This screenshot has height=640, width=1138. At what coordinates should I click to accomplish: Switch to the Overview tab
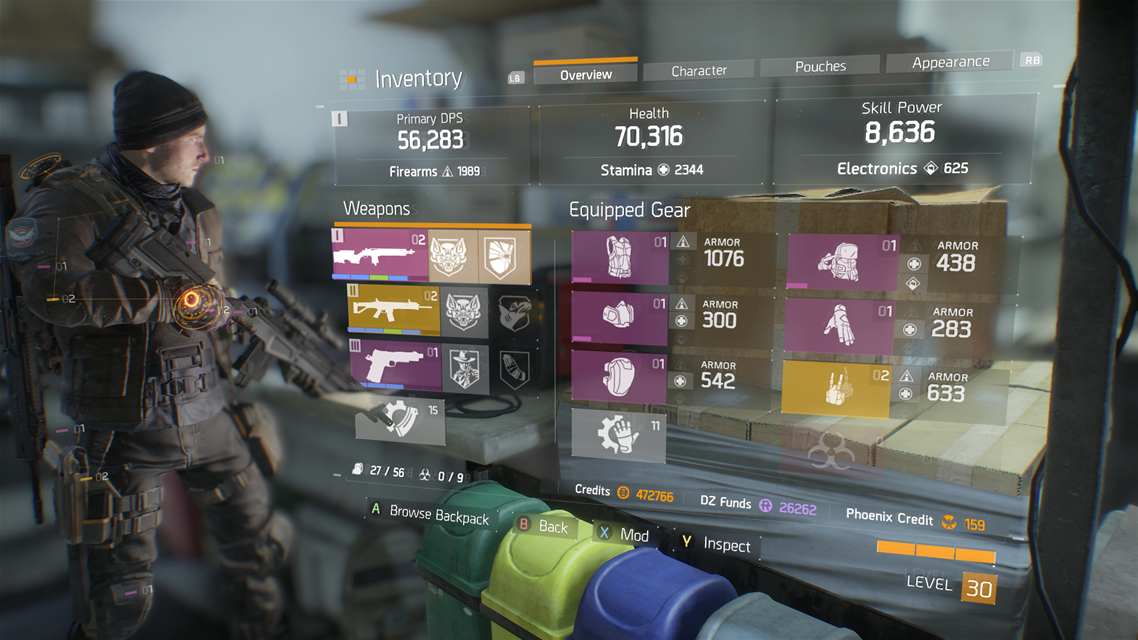tap(586, 74)
